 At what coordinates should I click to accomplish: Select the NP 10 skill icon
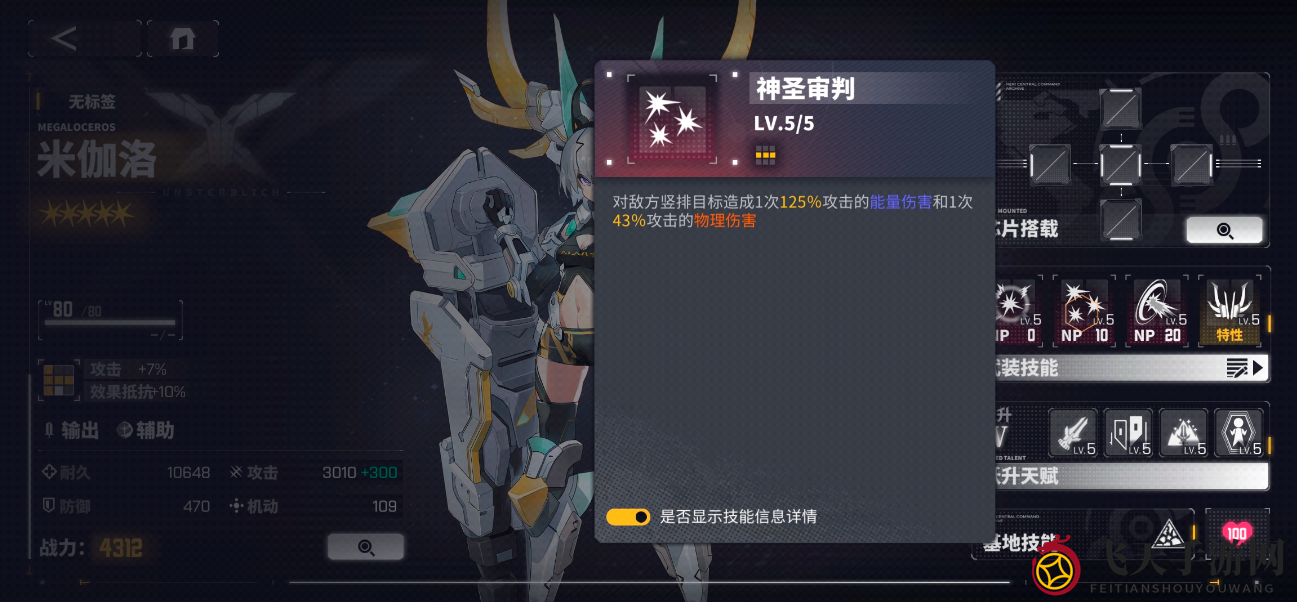(x=1084, y=311)
